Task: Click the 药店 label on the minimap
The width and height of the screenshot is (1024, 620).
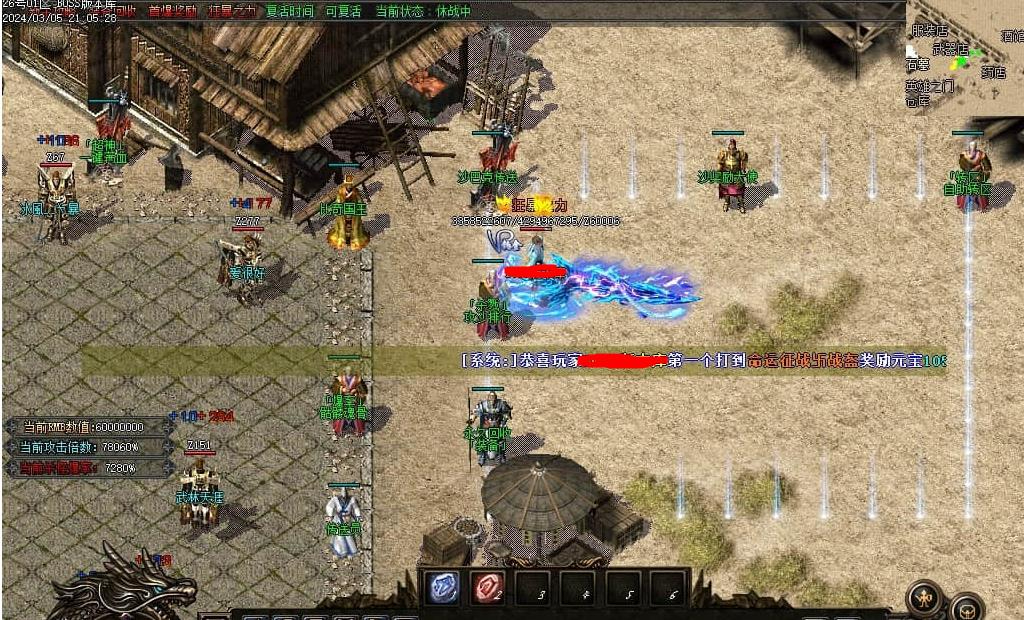Action: 992,72
